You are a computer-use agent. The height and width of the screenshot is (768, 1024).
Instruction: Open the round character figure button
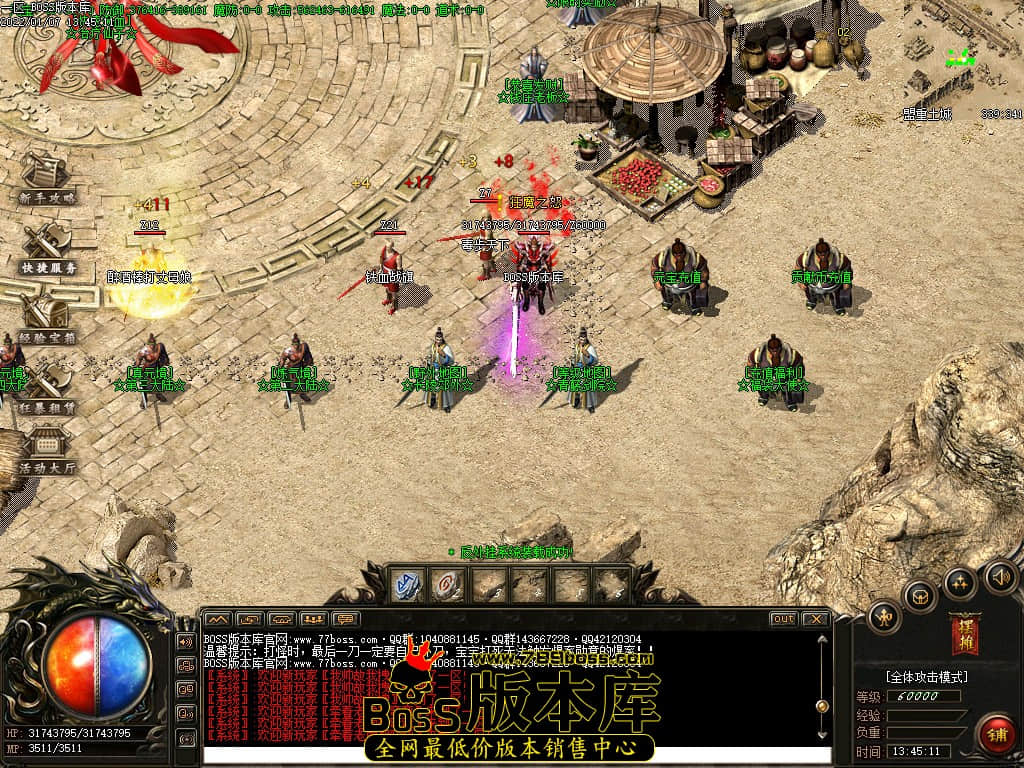[x=884, y=617]
